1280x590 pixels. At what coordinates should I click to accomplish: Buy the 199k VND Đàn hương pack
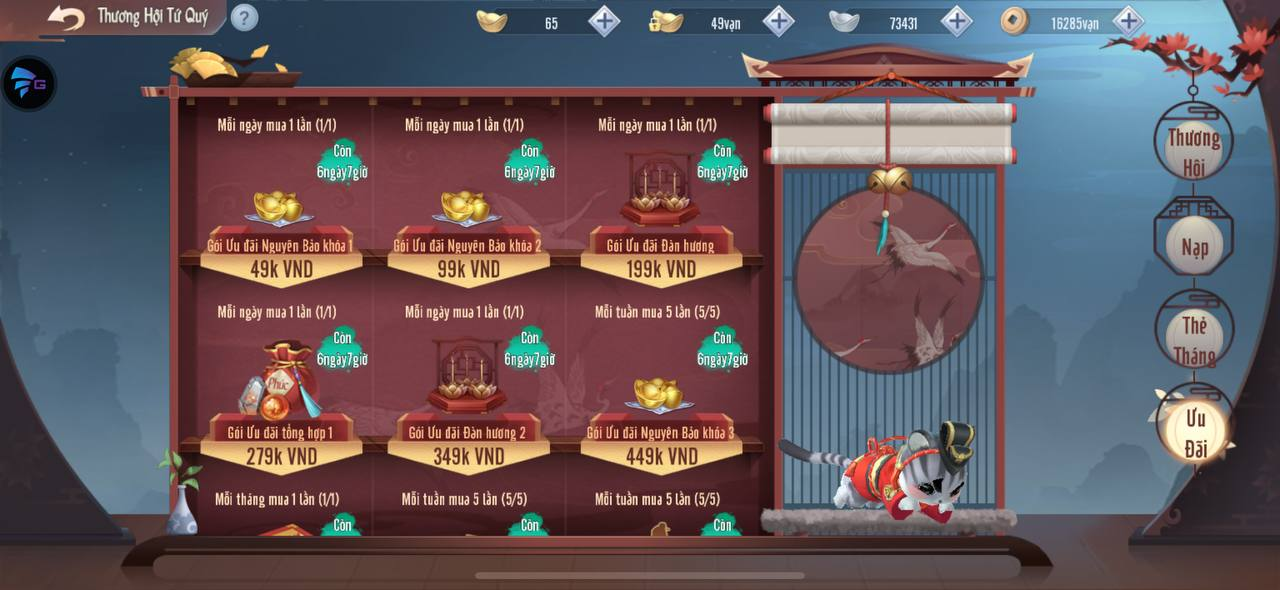click(661, 268)
